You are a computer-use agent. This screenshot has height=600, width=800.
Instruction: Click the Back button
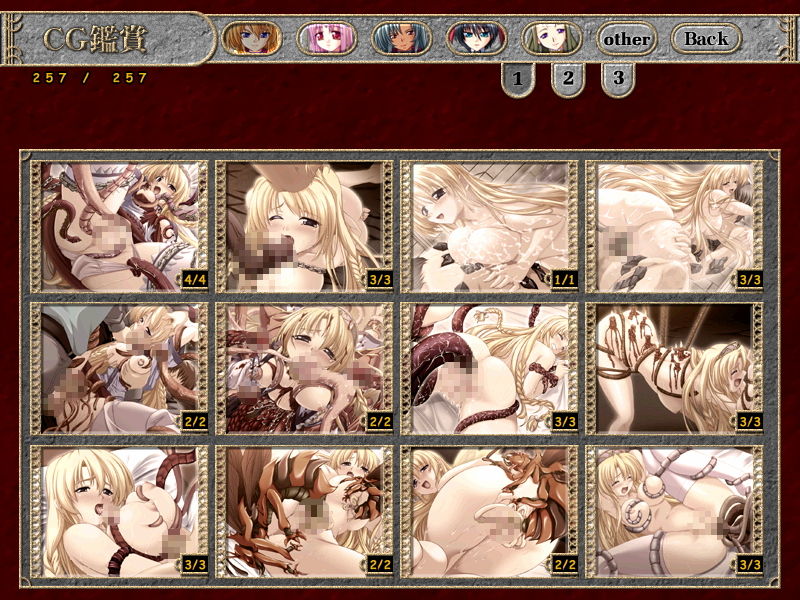(706, 39)
